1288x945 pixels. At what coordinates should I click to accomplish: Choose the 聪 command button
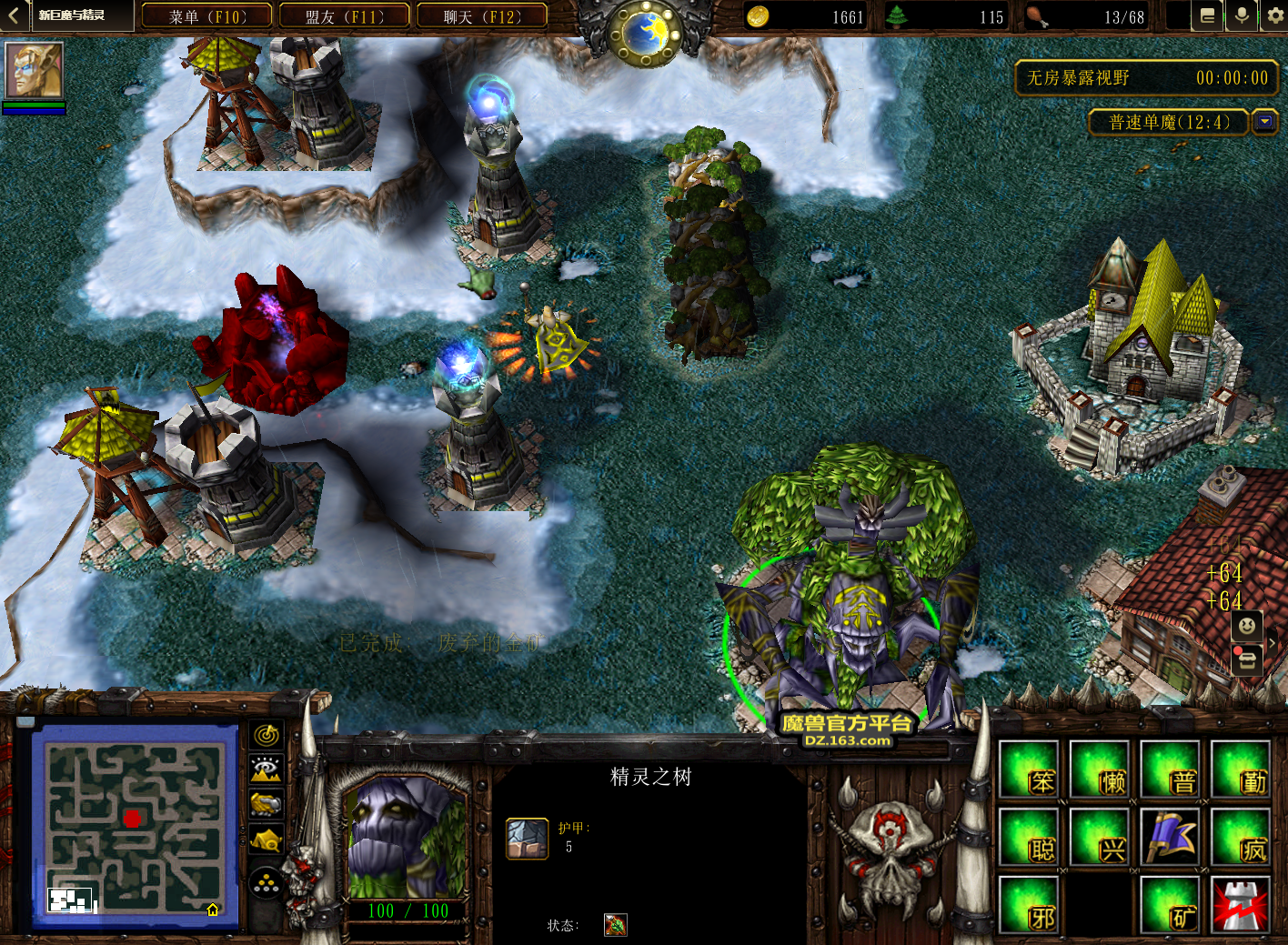(1030, 838)
